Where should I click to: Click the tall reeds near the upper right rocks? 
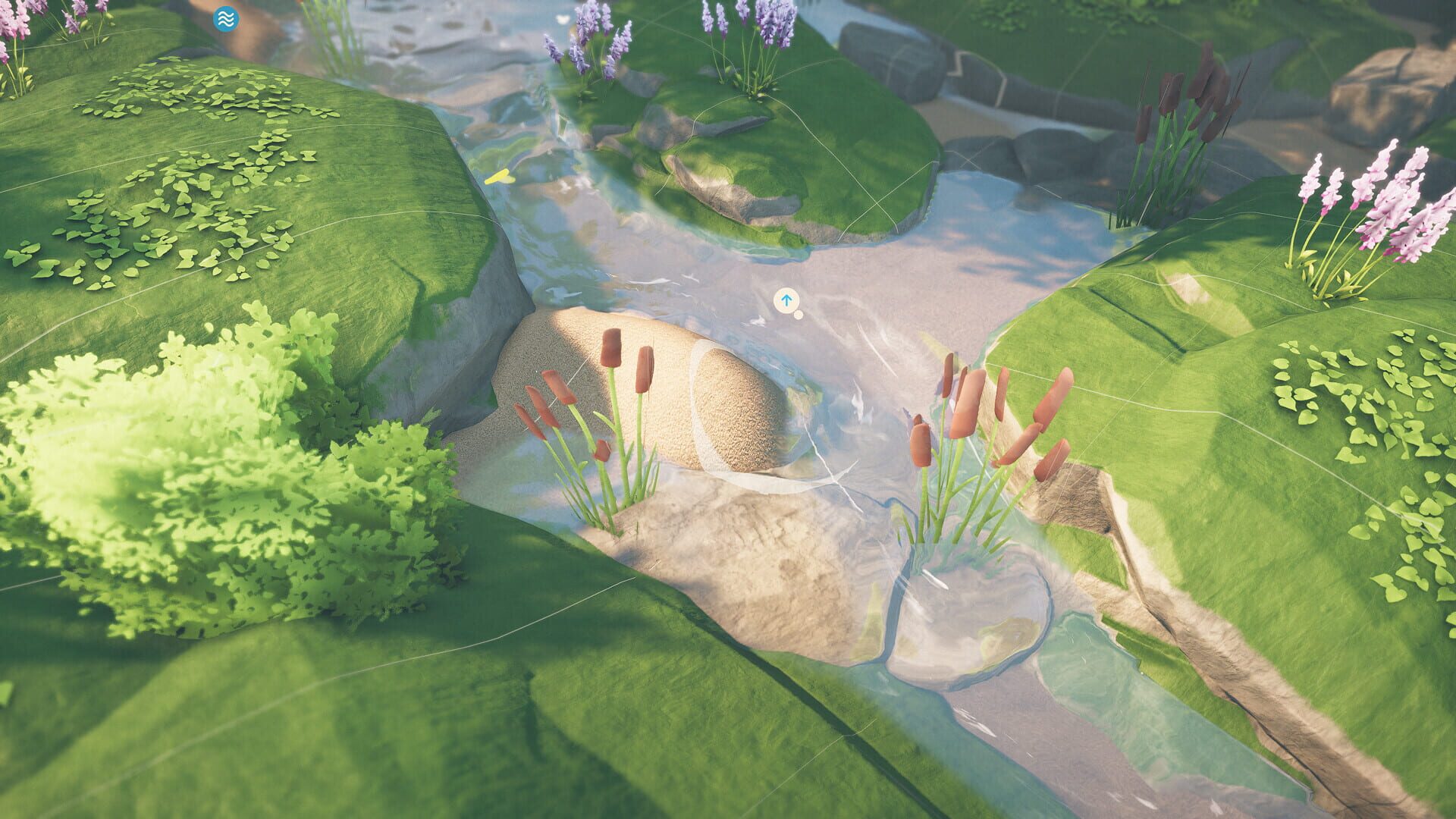1172,121
